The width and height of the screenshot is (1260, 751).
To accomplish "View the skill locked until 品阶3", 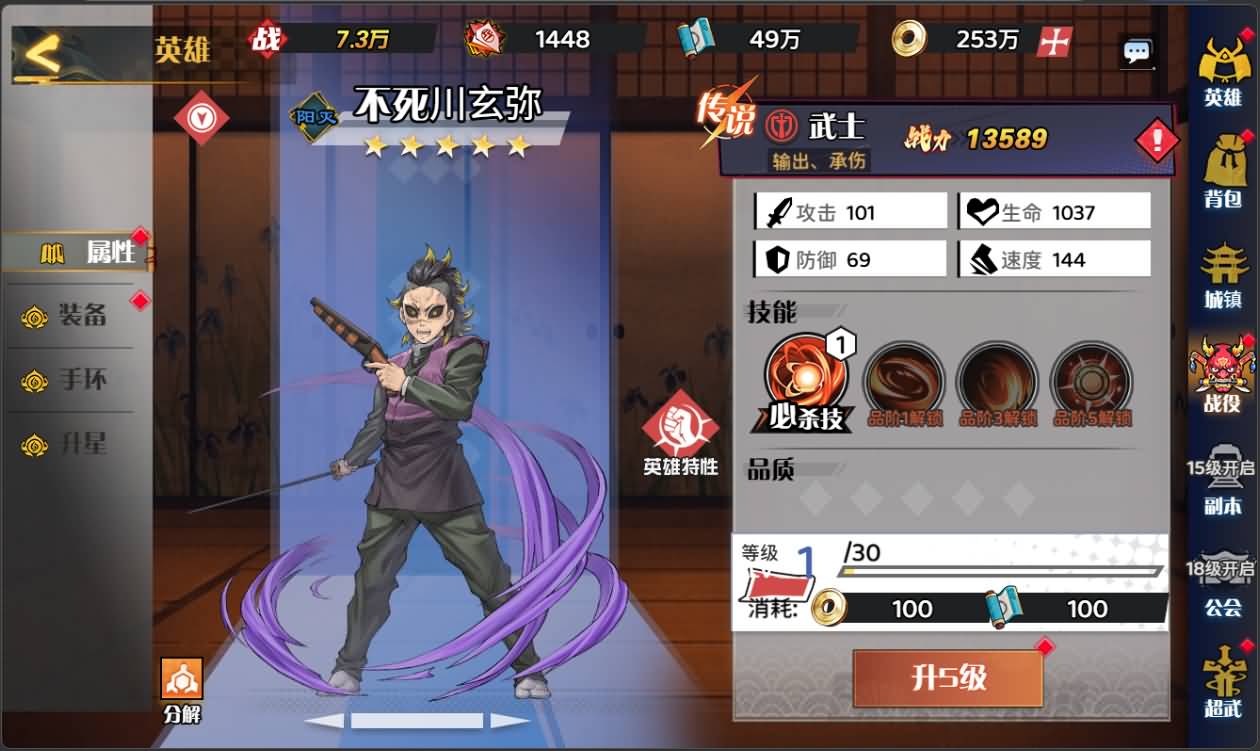I will click(x=996, y=381).
